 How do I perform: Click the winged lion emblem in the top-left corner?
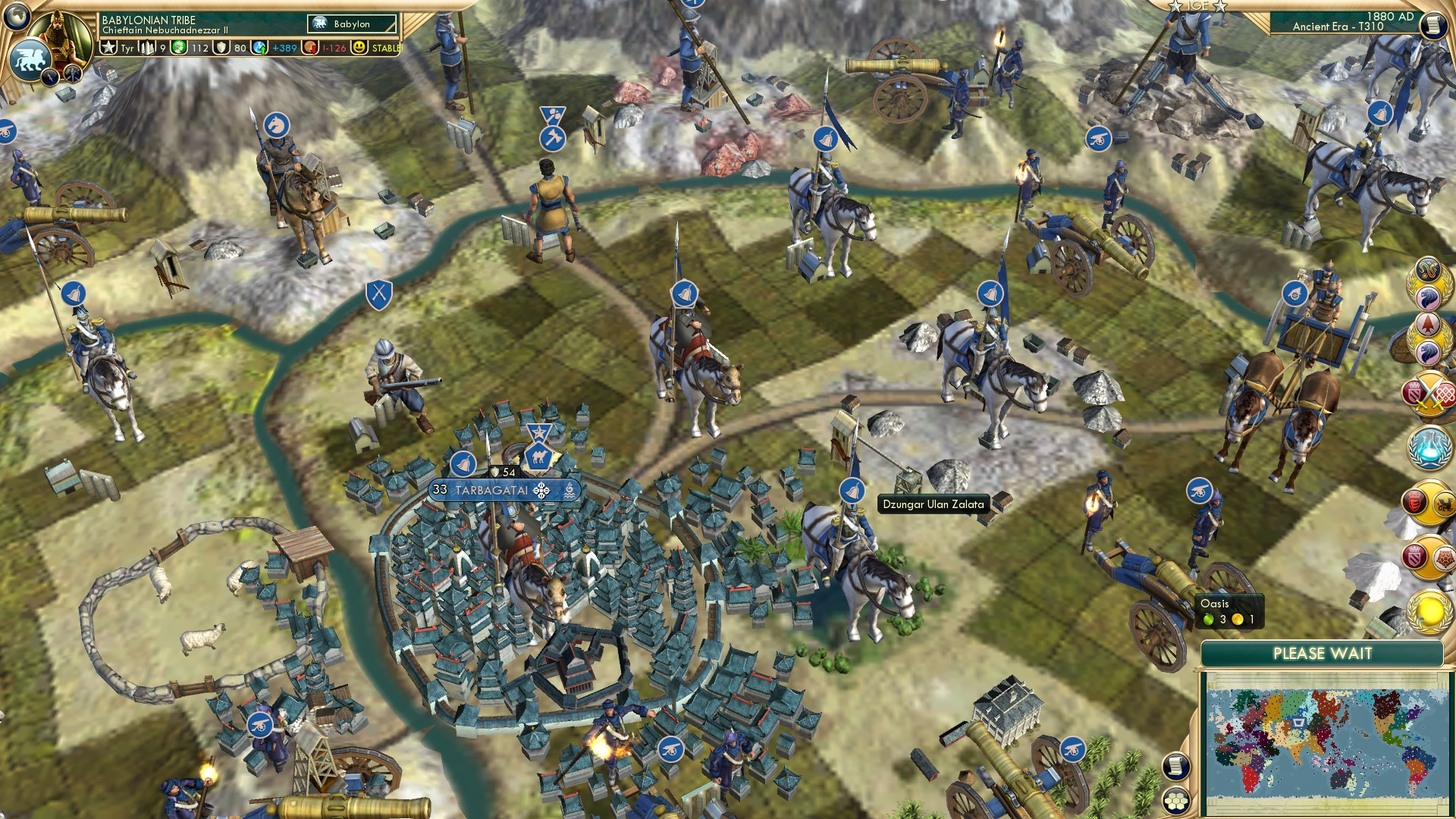[x=30, y=57]
